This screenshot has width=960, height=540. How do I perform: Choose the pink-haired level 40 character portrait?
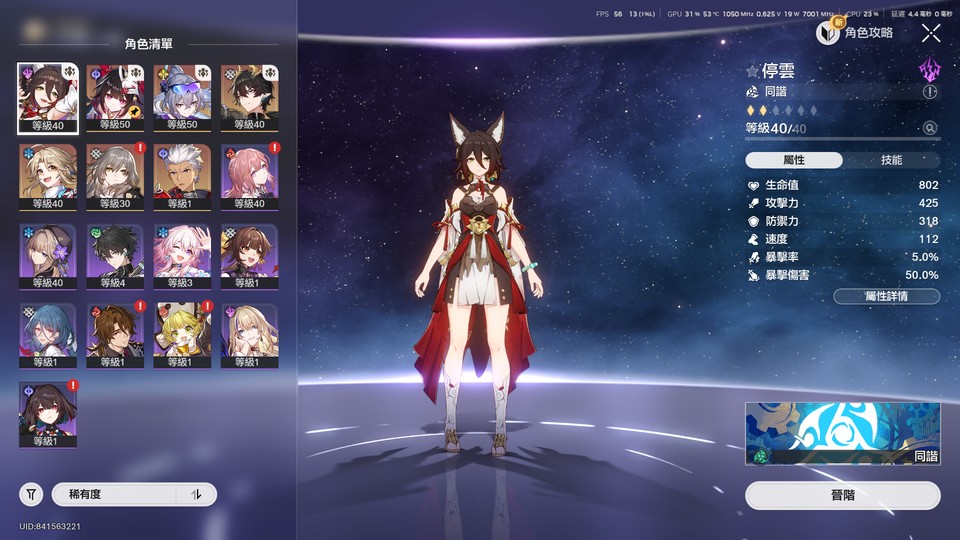pyautogui.click(x=249, y=177)
